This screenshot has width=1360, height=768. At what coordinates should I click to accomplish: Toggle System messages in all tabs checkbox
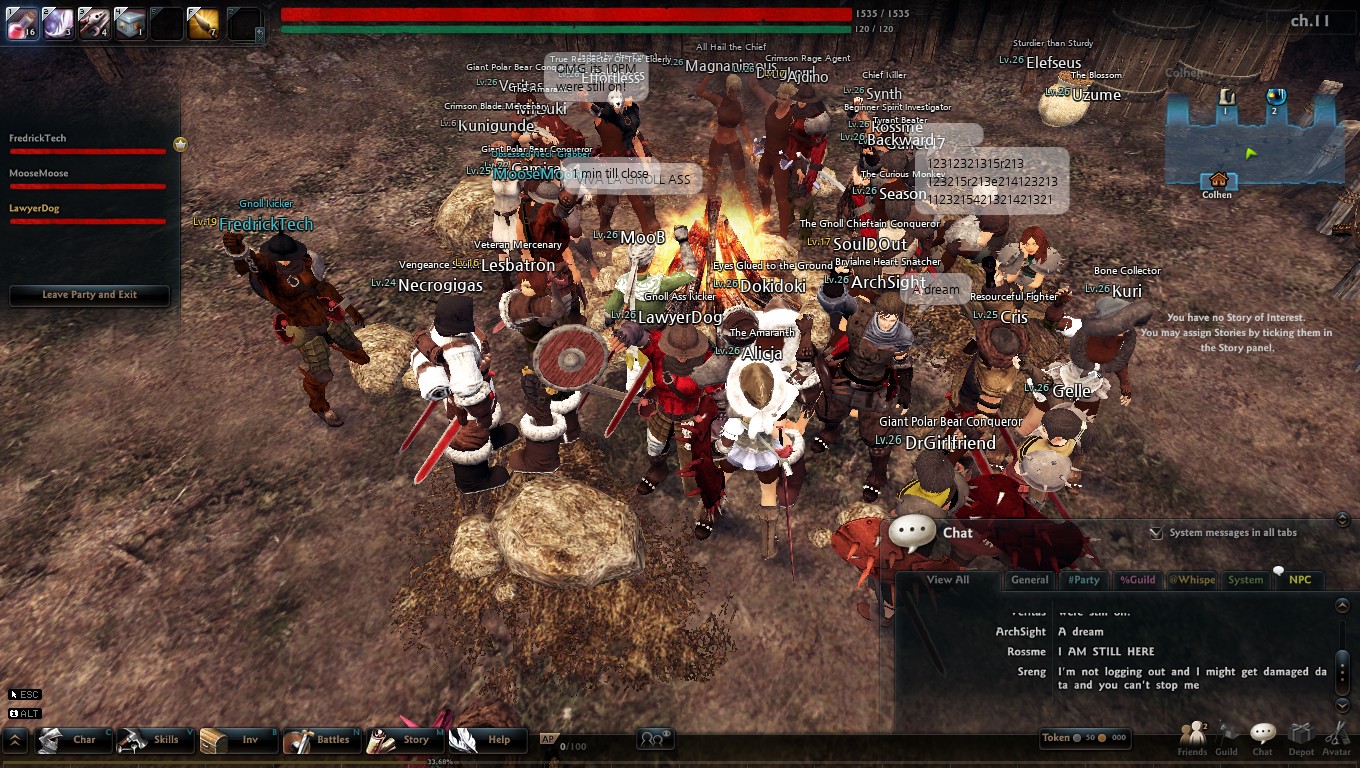tap(1156, 533)
